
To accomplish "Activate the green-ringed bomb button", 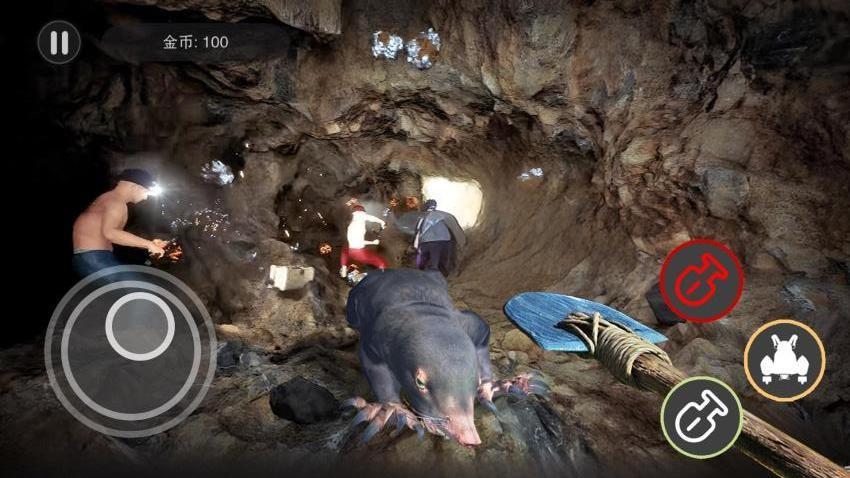I will (701, 417).
